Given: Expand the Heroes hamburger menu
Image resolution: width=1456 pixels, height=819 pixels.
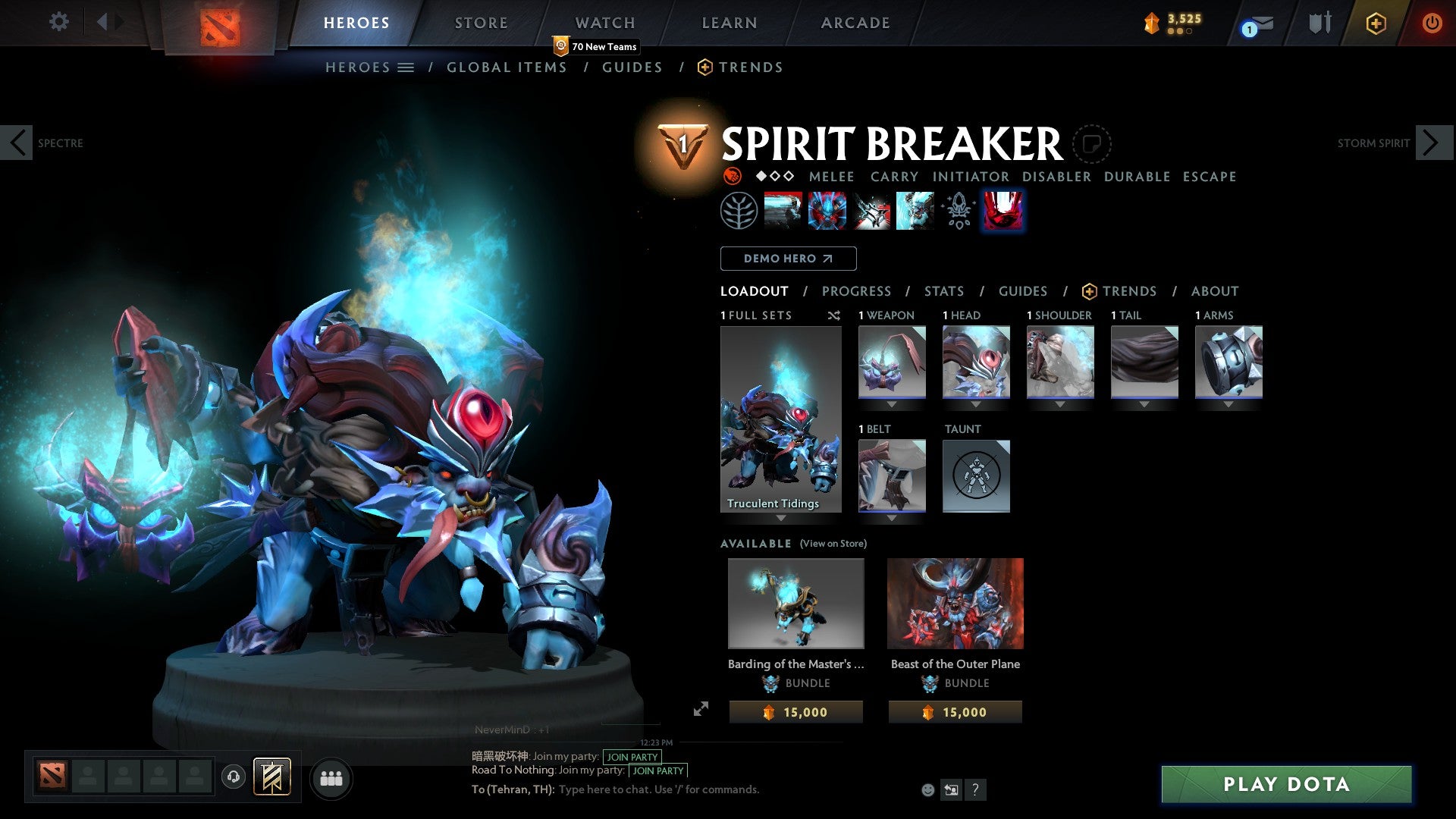Looking at the screenshot, I should click(406, 67).
